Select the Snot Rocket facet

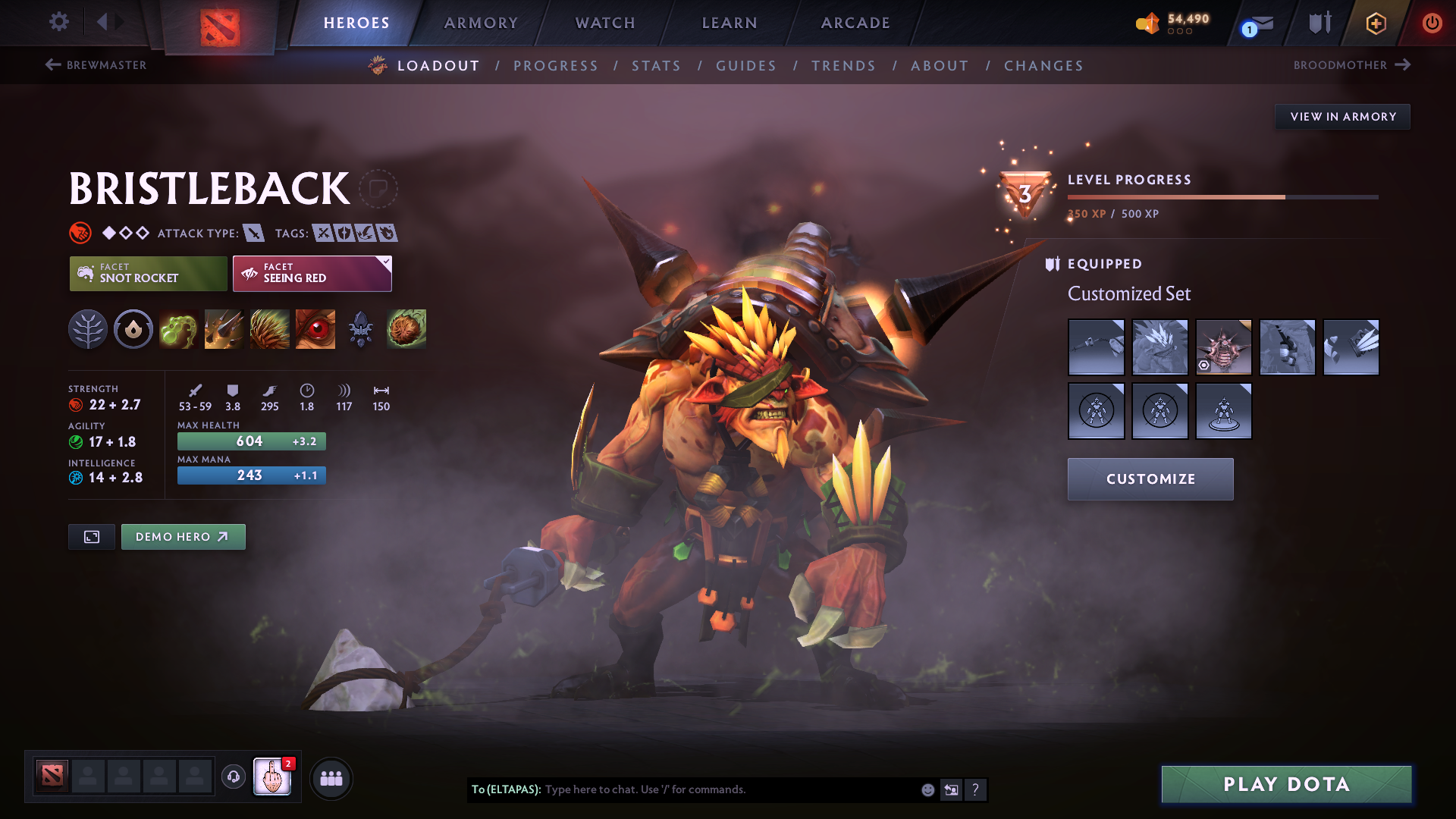pos(148,273)
